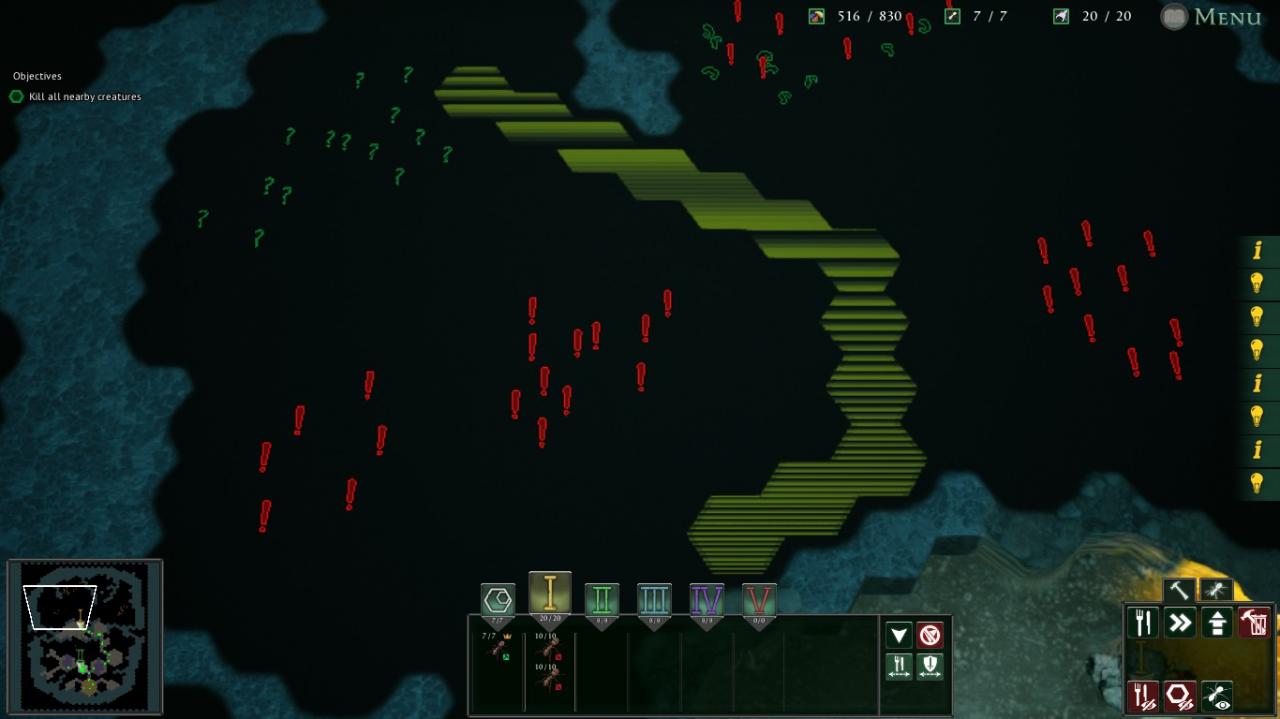Image resolution: width=1280 pixels, height=719 pixels.
Task: Select the food storage tile build button
Action: click(x=1142, y=623)
